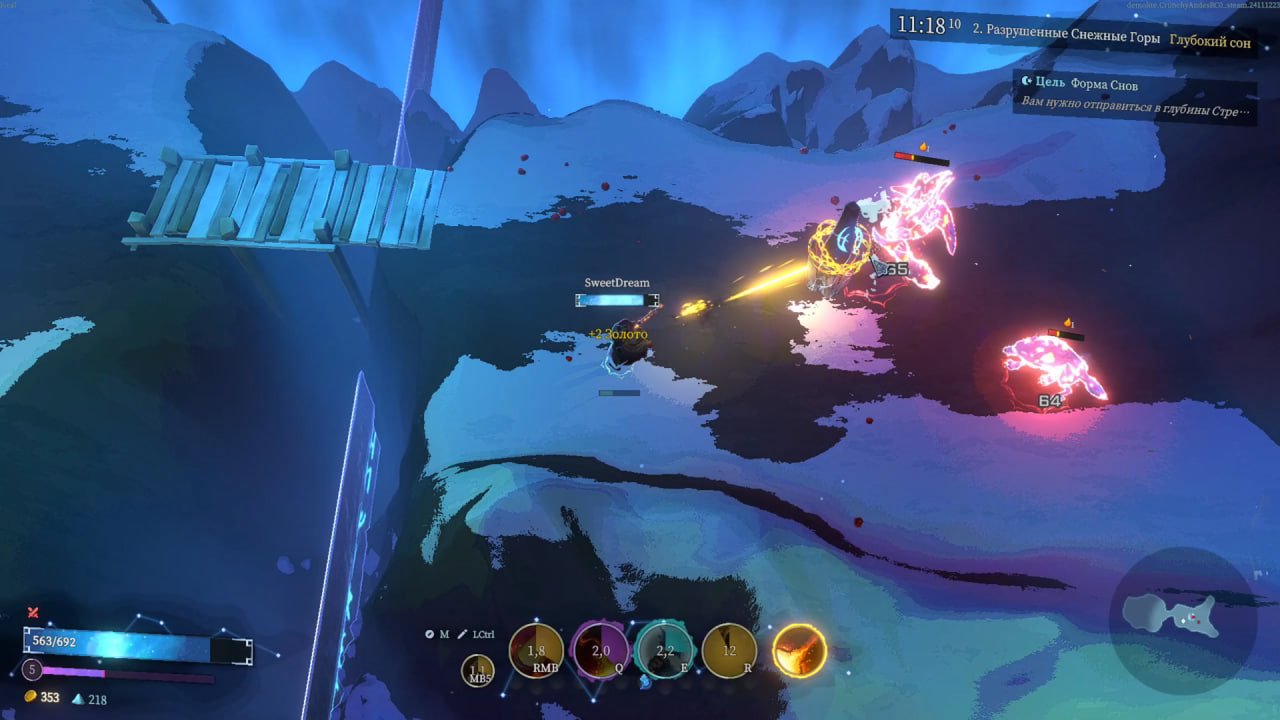Use the purple-ringed Q ability
The width and height of the screenshot is (1280, 720).
click(x=600, y=651)
